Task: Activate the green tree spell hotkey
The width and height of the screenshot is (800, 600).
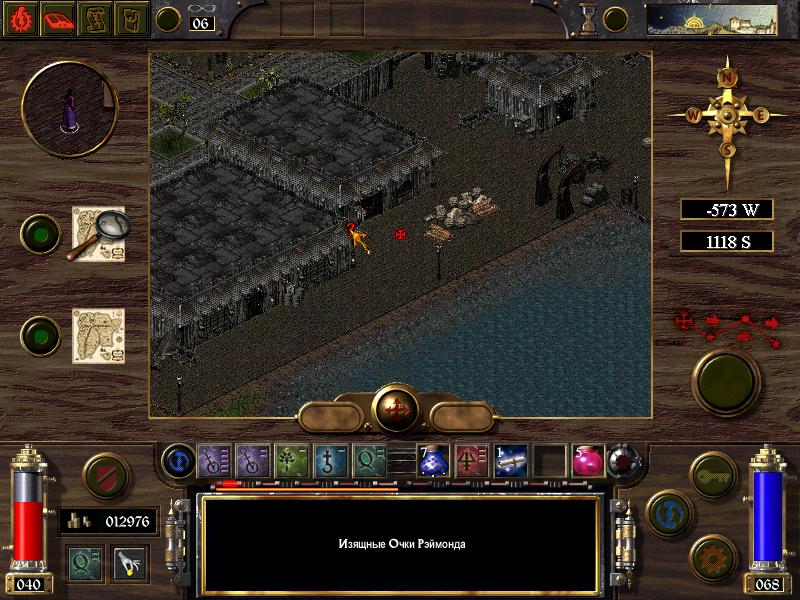Action: [291, 459]
